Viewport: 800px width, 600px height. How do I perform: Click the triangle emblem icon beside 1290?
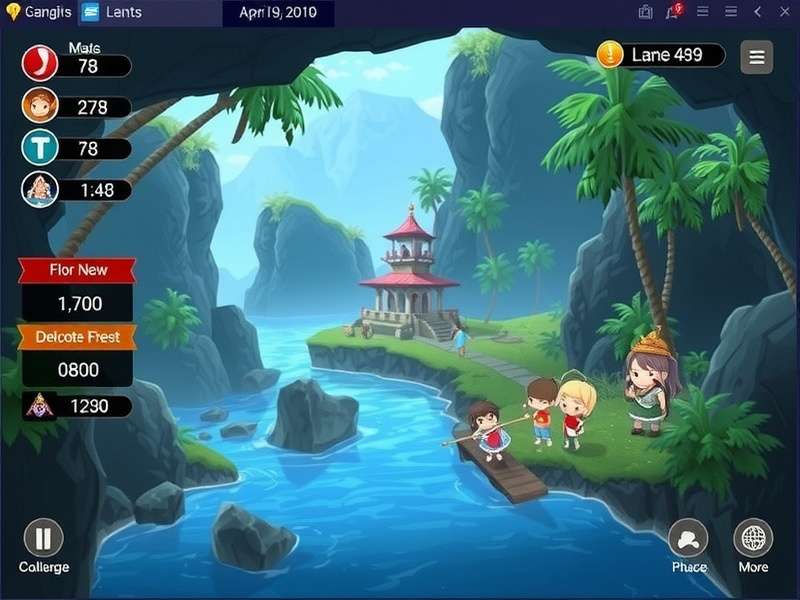[39, 405]
